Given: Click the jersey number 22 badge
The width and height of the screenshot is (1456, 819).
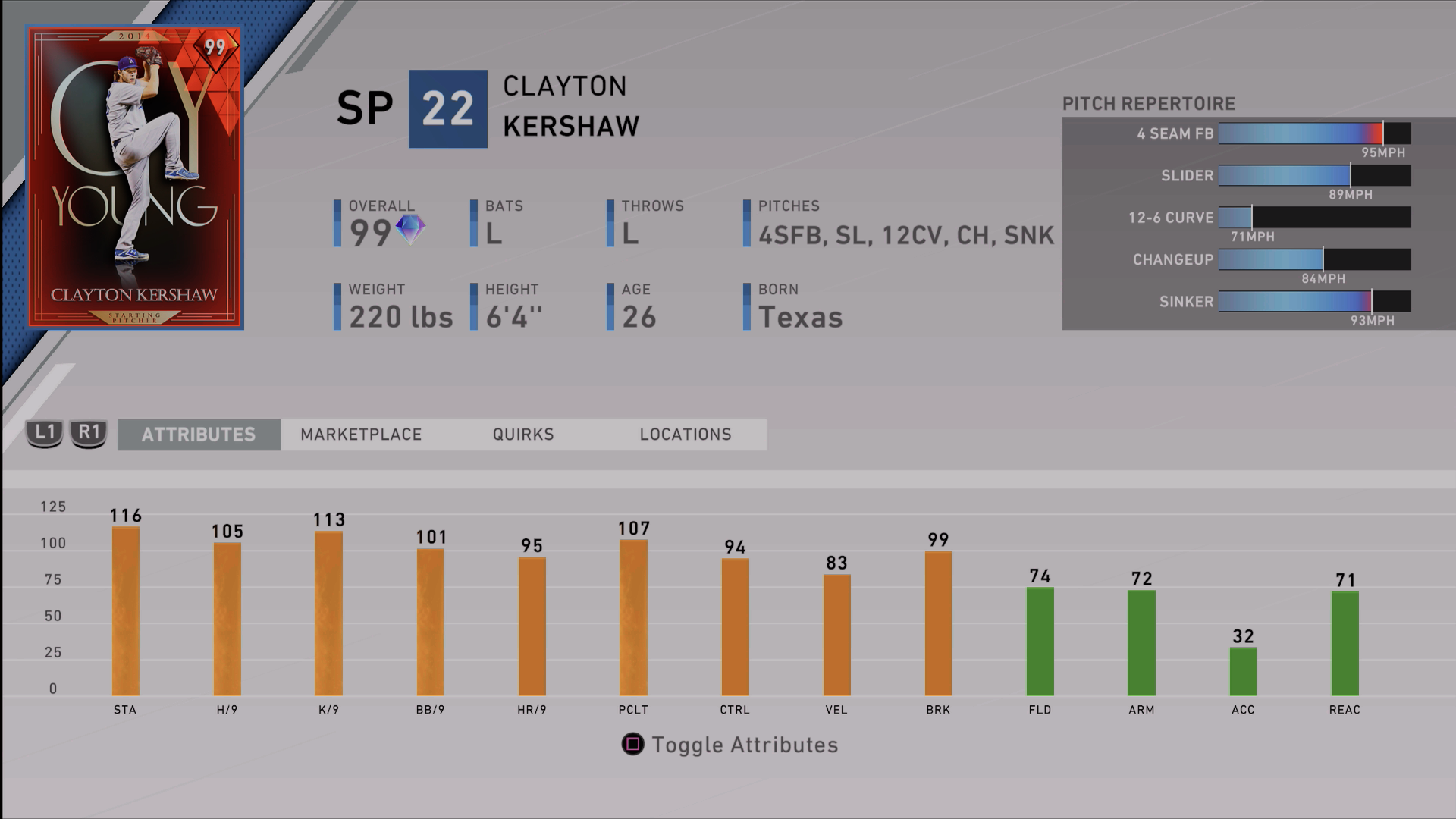Looking at the screenshot, I should pyautogui.click(x=447, y=108).
